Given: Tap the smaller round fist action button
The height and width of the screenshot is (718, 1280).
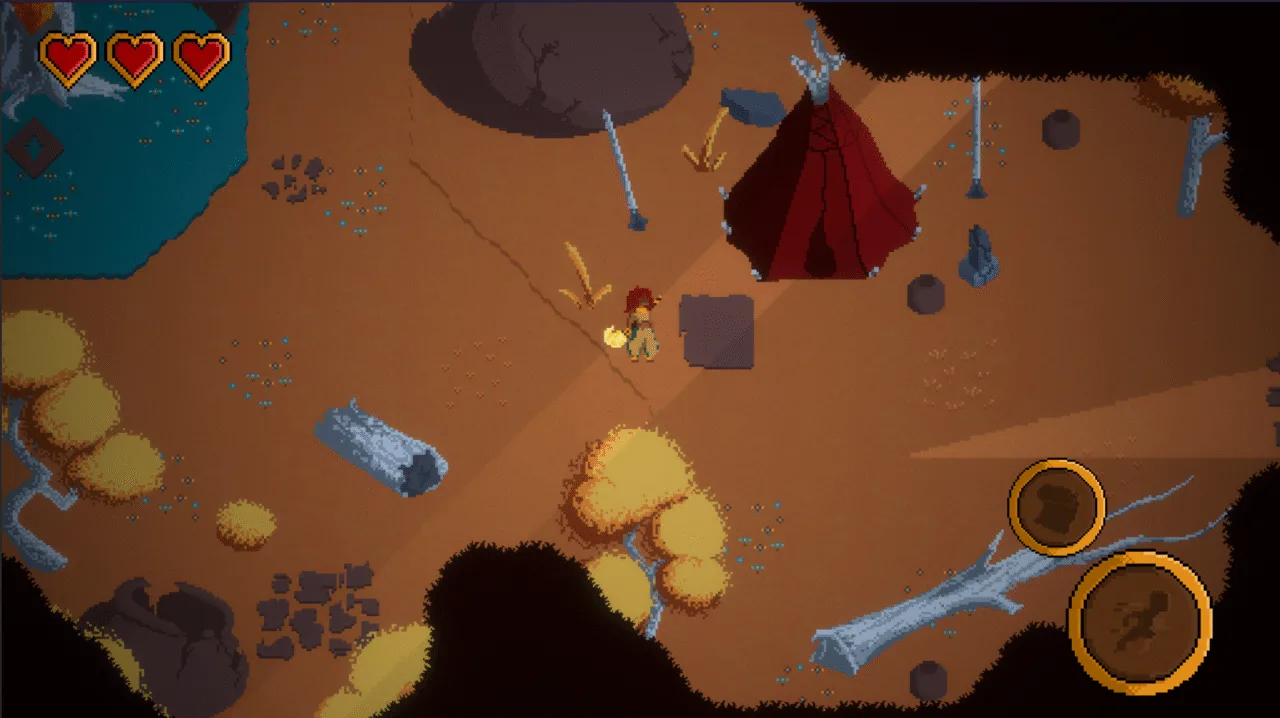Looking at the screenshot, I should pyautogui.click(x=1056, y=507).
